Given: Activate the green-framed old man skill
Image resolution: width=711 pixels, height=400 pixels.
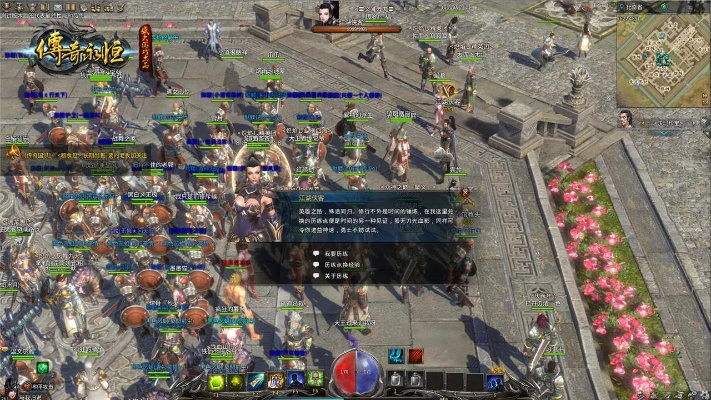Looking at the screenshot, I should pos(314,380).
